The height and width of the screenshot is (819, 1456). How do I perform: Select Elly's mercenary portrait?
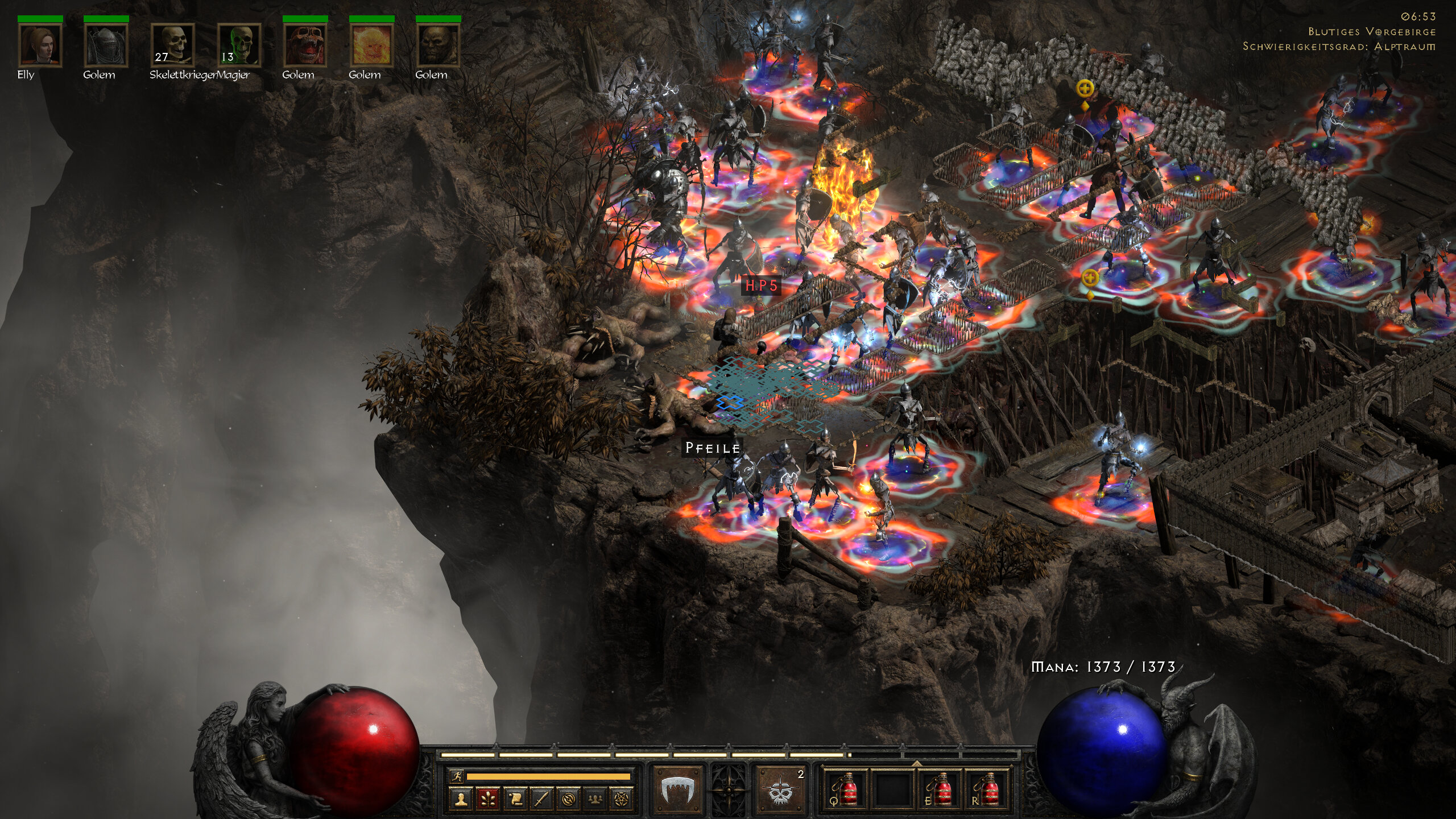40,45
